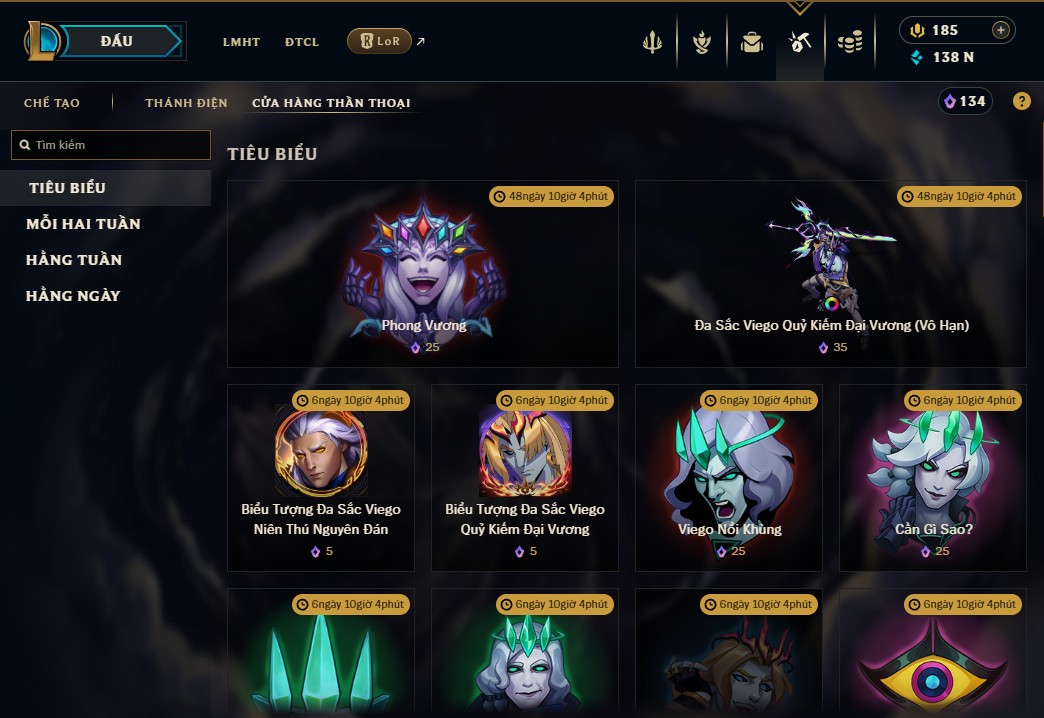Open the LMHT tab
The image size is (1044, 718).
point(241,42)
